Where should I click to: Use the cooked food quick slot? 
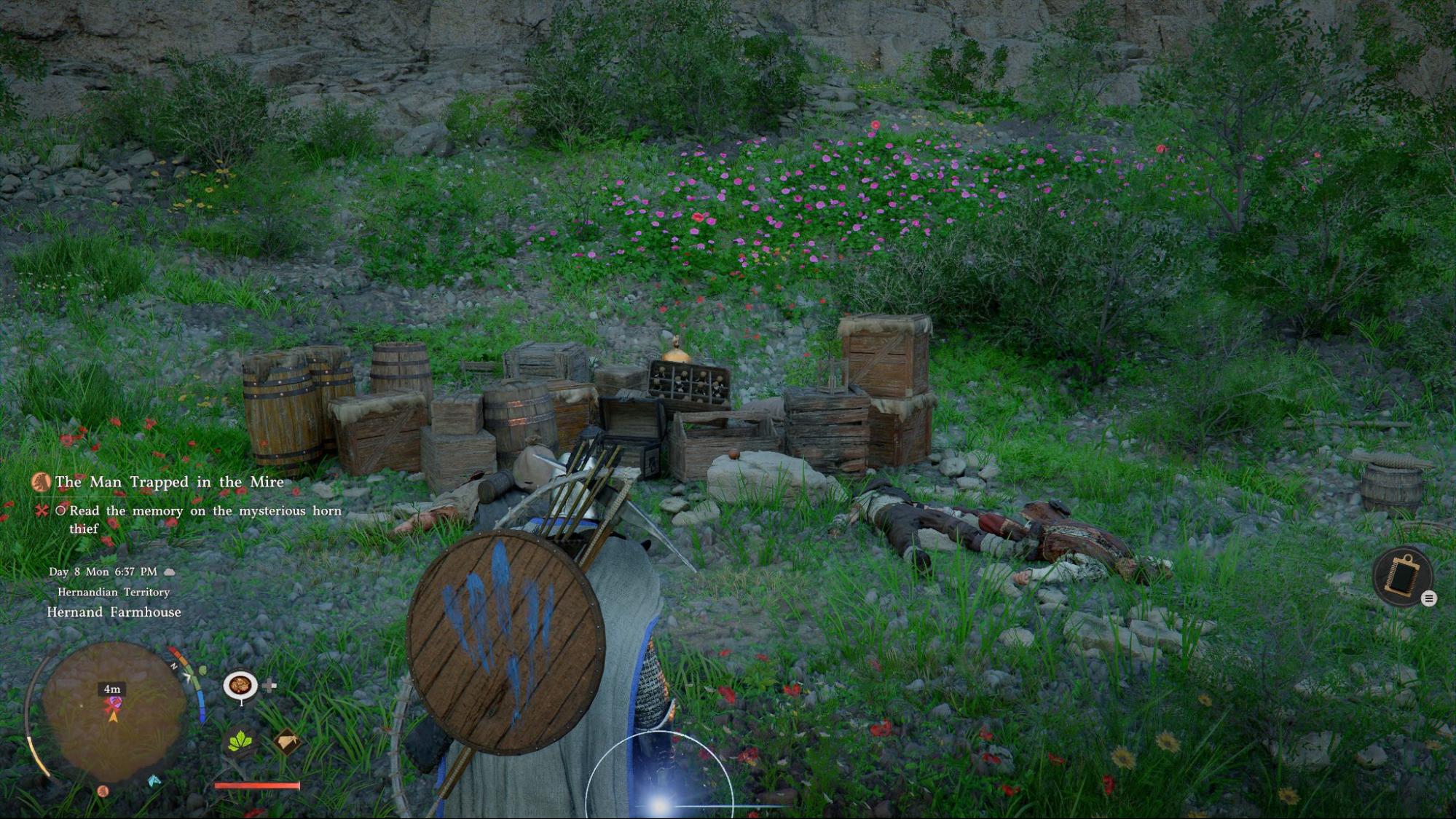point(240,686)
